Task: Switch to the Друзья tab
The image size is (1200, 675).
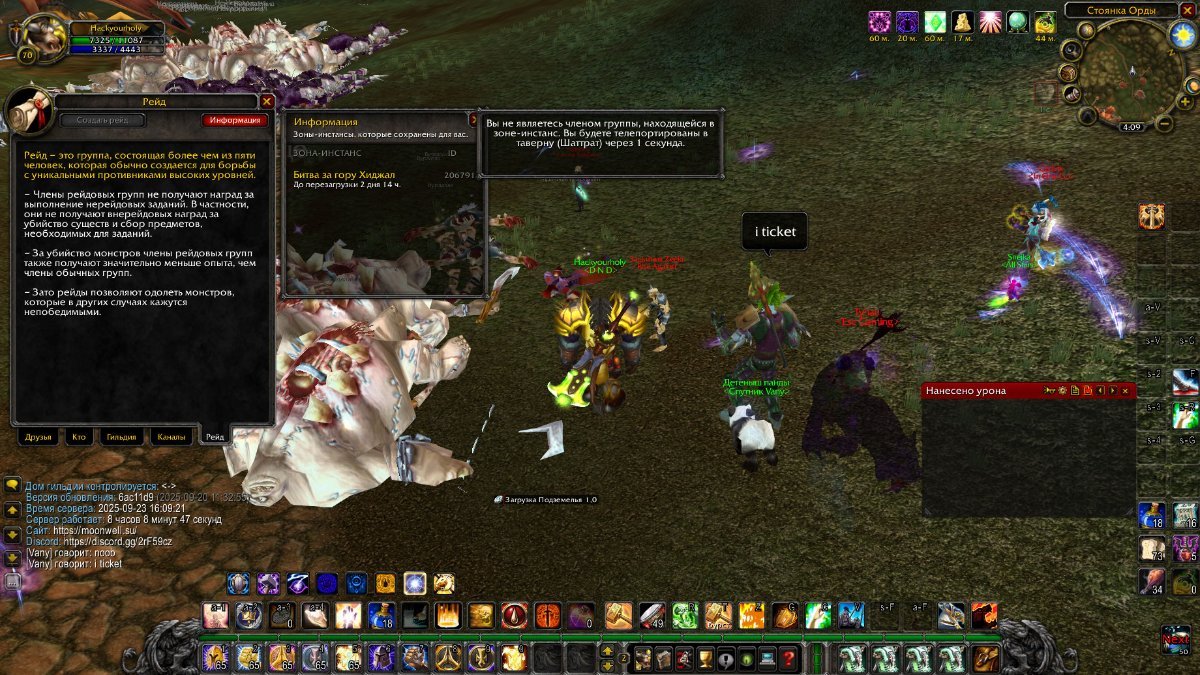Action: (39, 437)
